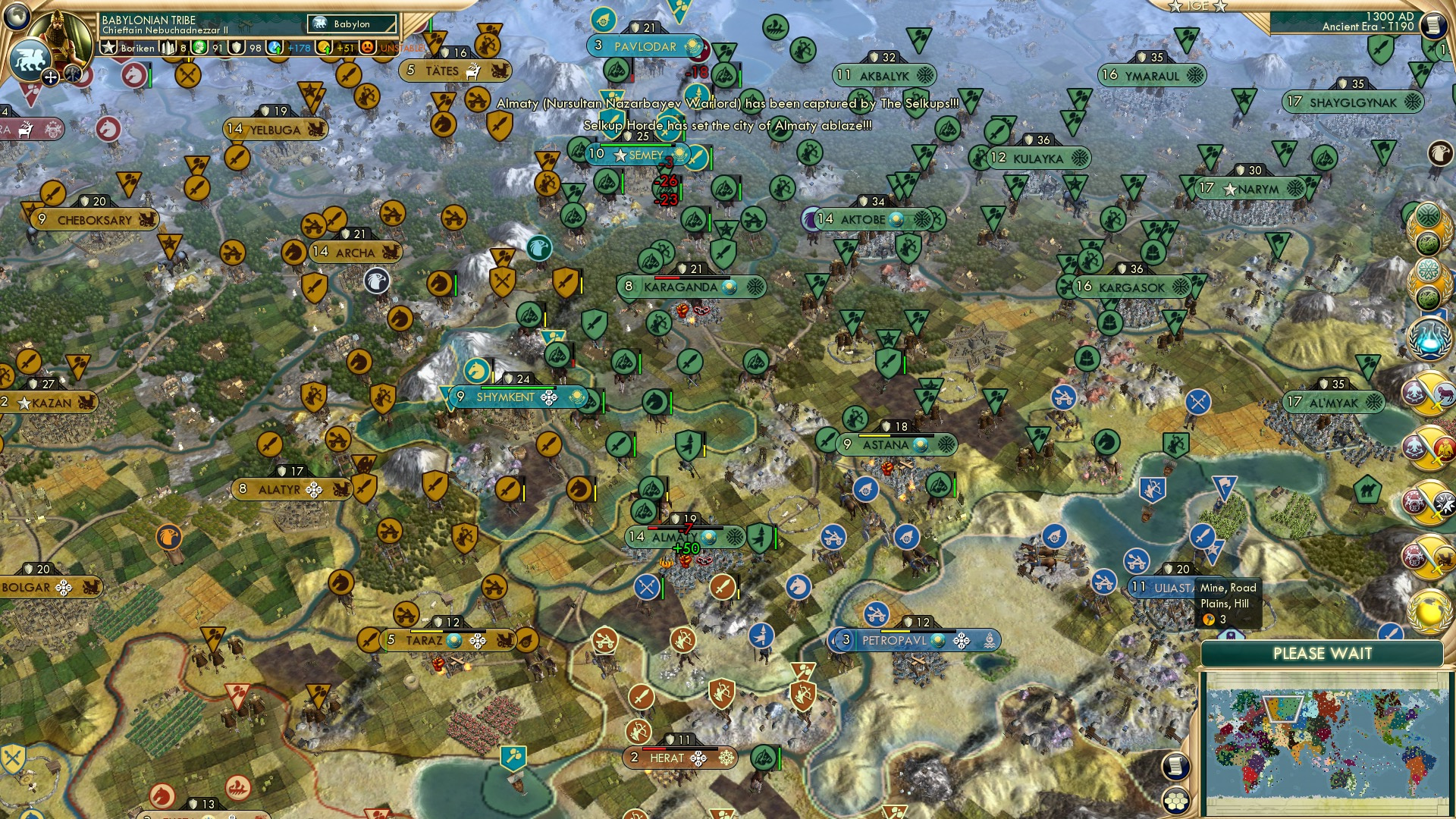The width and height of the screenshot is (1456, 819).
Task: Click the plus button below the leader portrait
Action: 50,77
